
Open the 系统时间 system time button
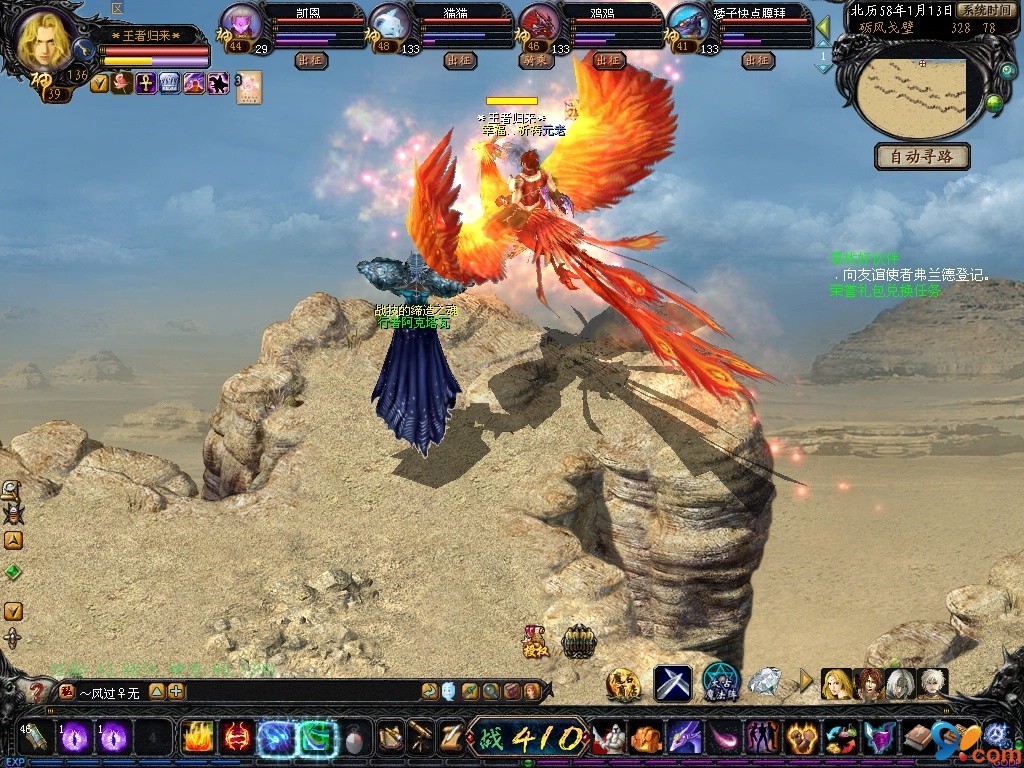[987, 10]
